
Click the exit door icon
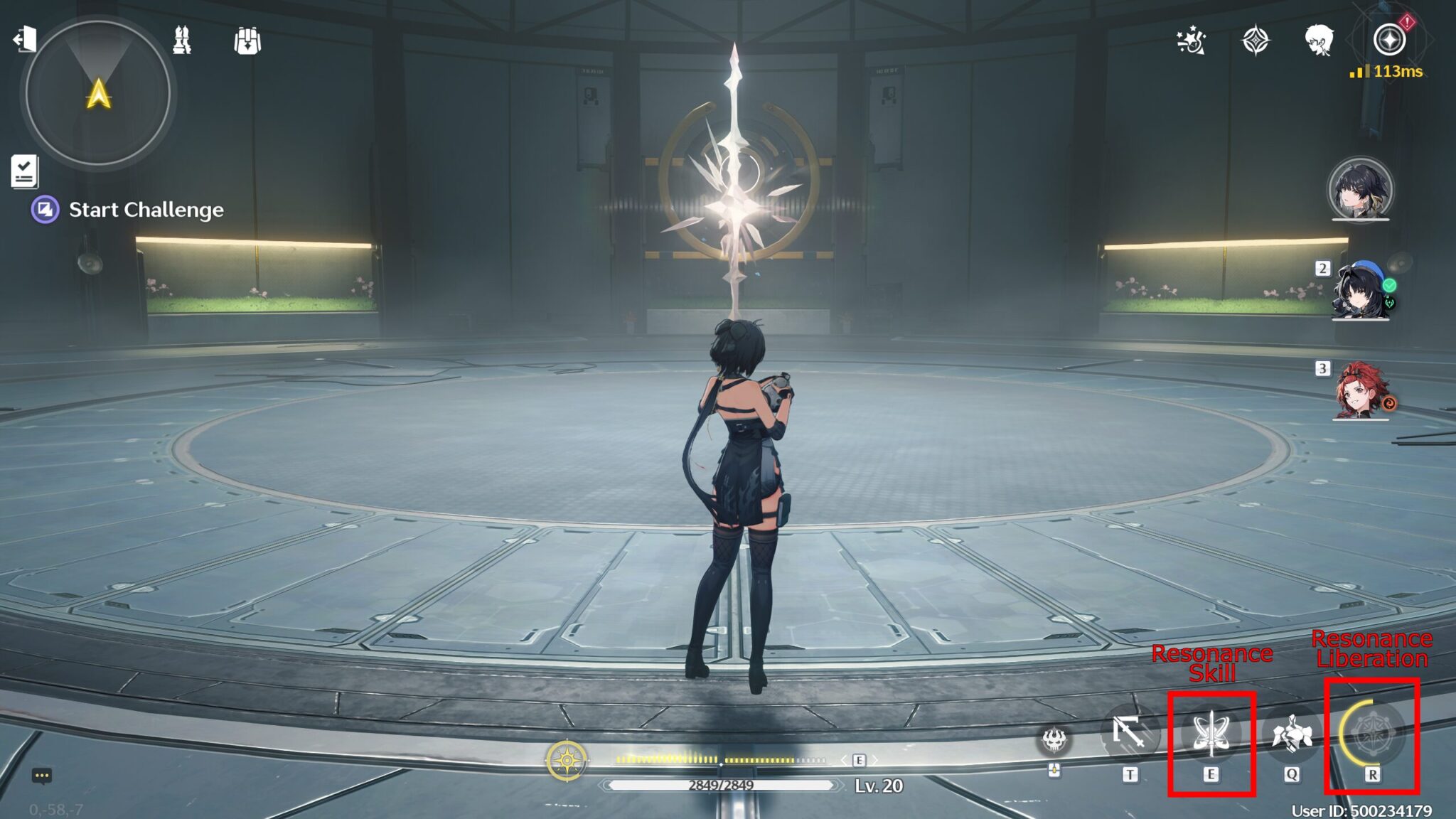click(25, 39)
